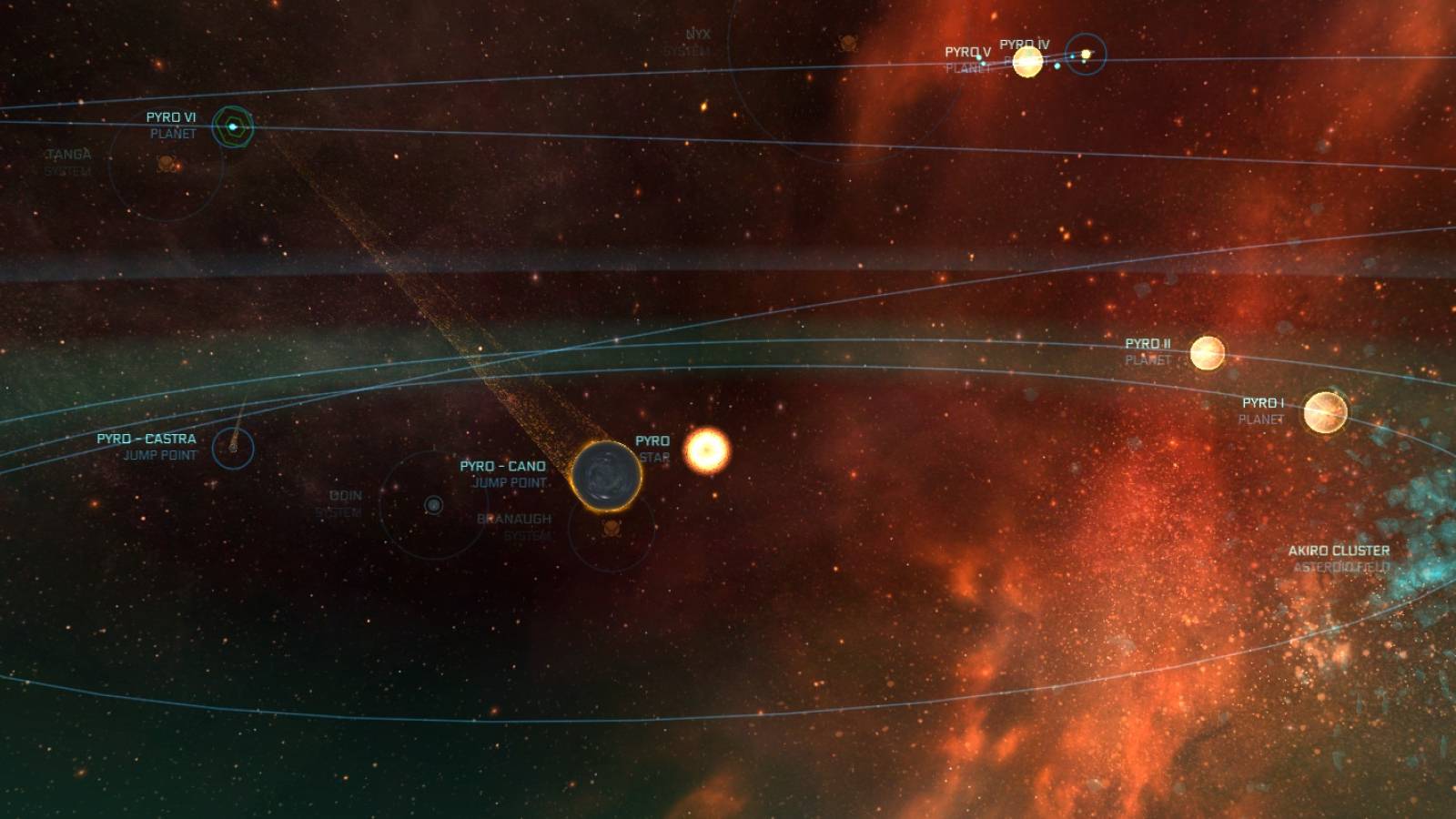Screen dimensions: 1456x819
Task: Select the Pyro VI planet icon
Action: (x=232, y=127)
